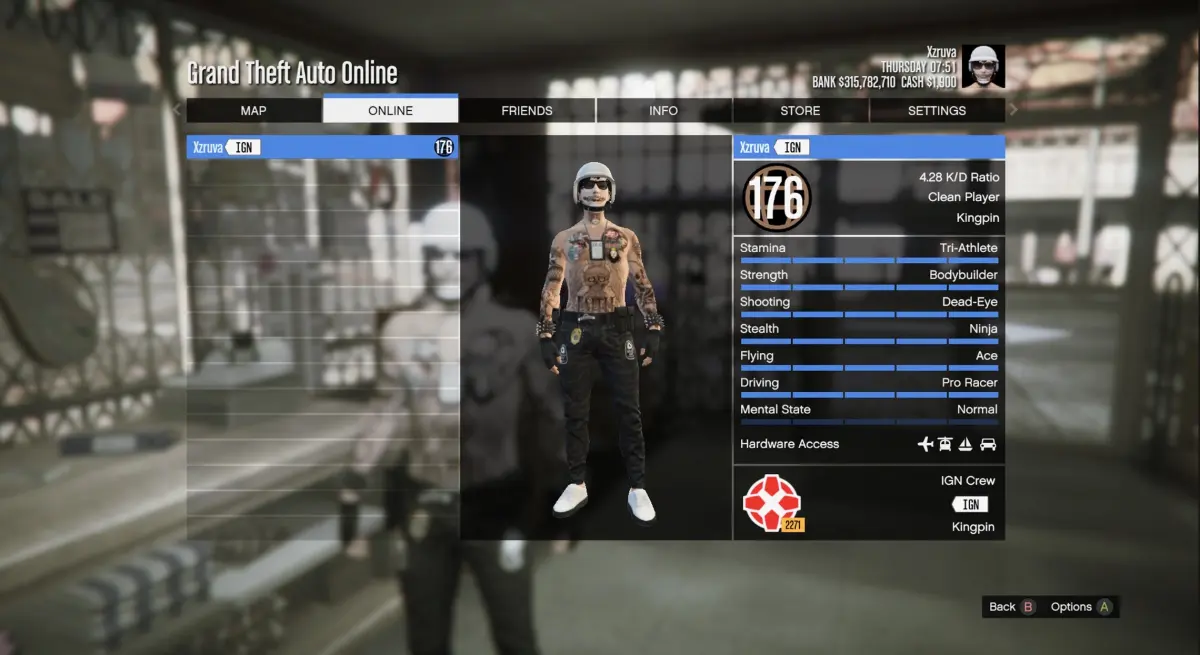Switch to the SETTINGS tab
Image resolution: width=1200 pixels, height=655 pixels.
(x=936, y=111)
